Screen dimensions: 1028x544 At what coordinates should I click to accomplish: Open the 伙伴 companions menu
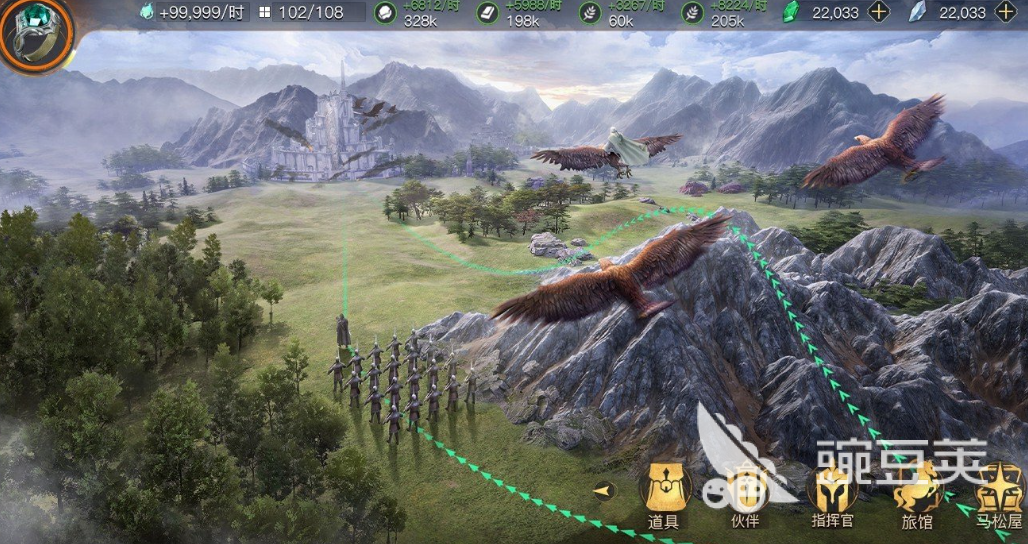745,490
